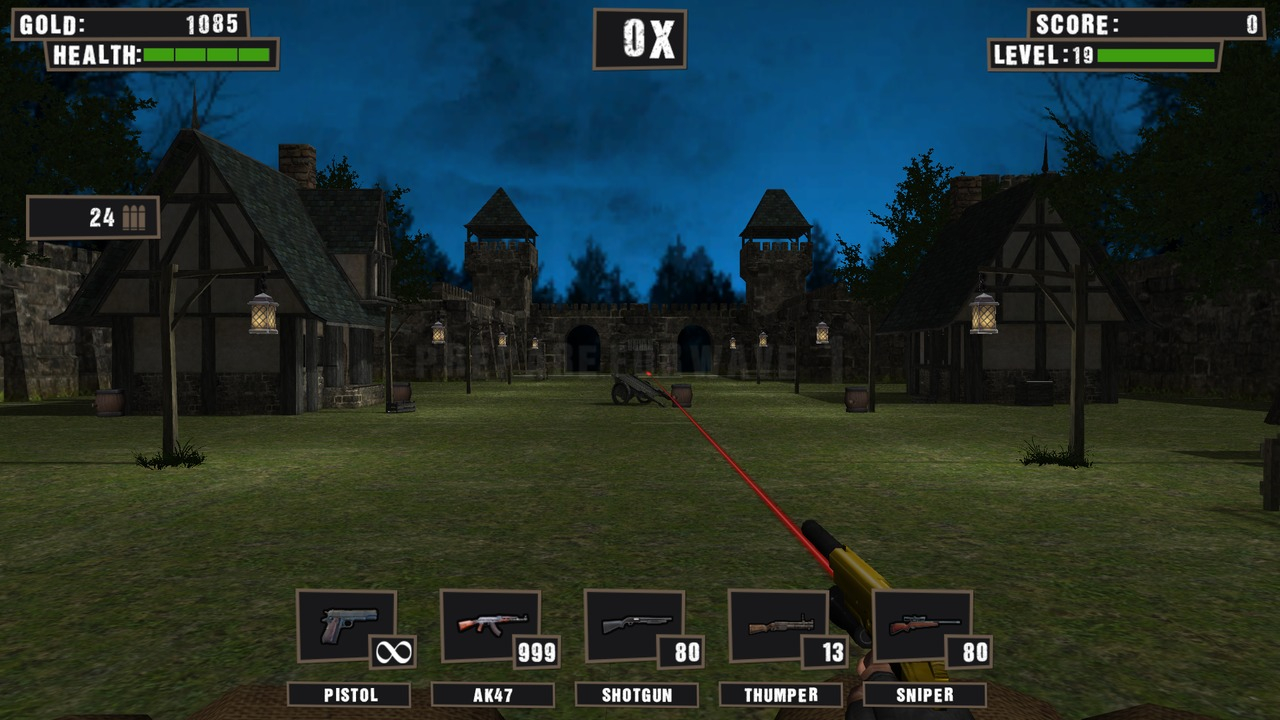The height and width of the screenshot is (720, 1280).
Task: Choose the Thumper grenade launcher slot
Action: pyautogui.click(x=779, y=626)
